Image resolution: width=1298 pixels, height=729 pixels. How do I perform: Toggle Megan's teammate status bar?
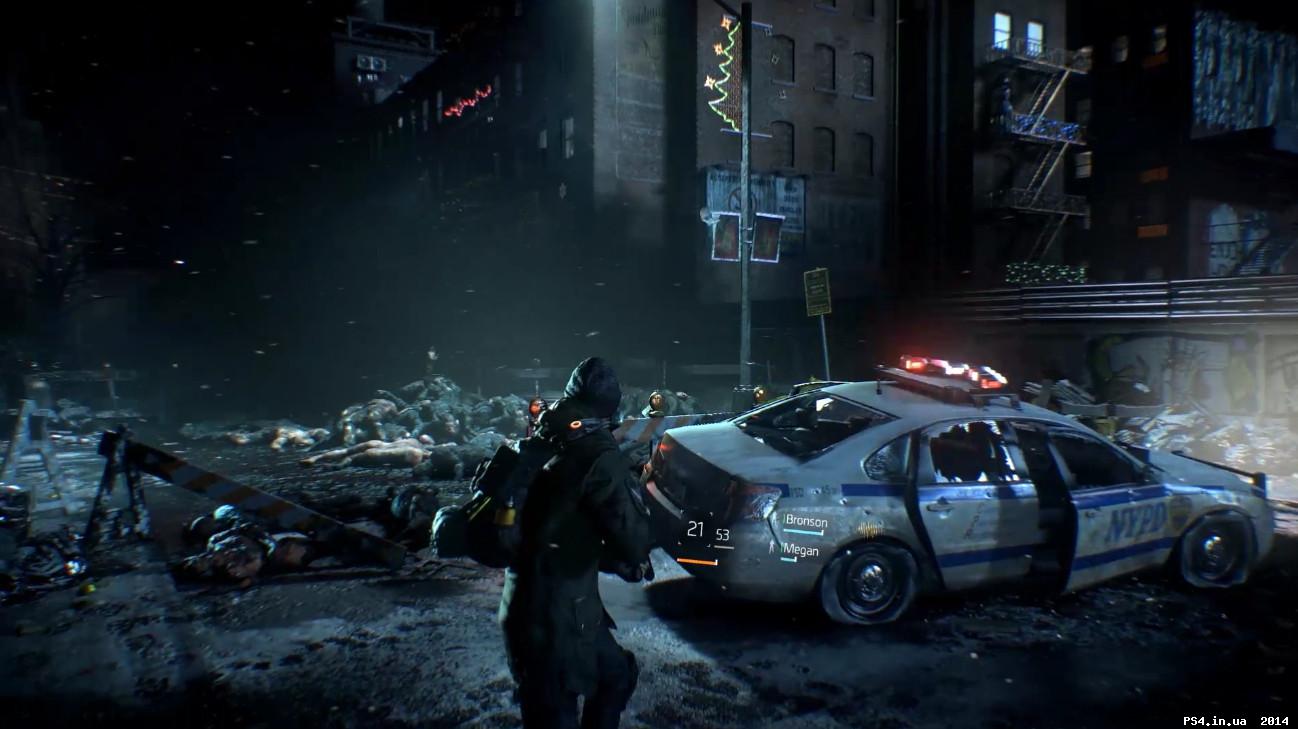pos(788,559)
